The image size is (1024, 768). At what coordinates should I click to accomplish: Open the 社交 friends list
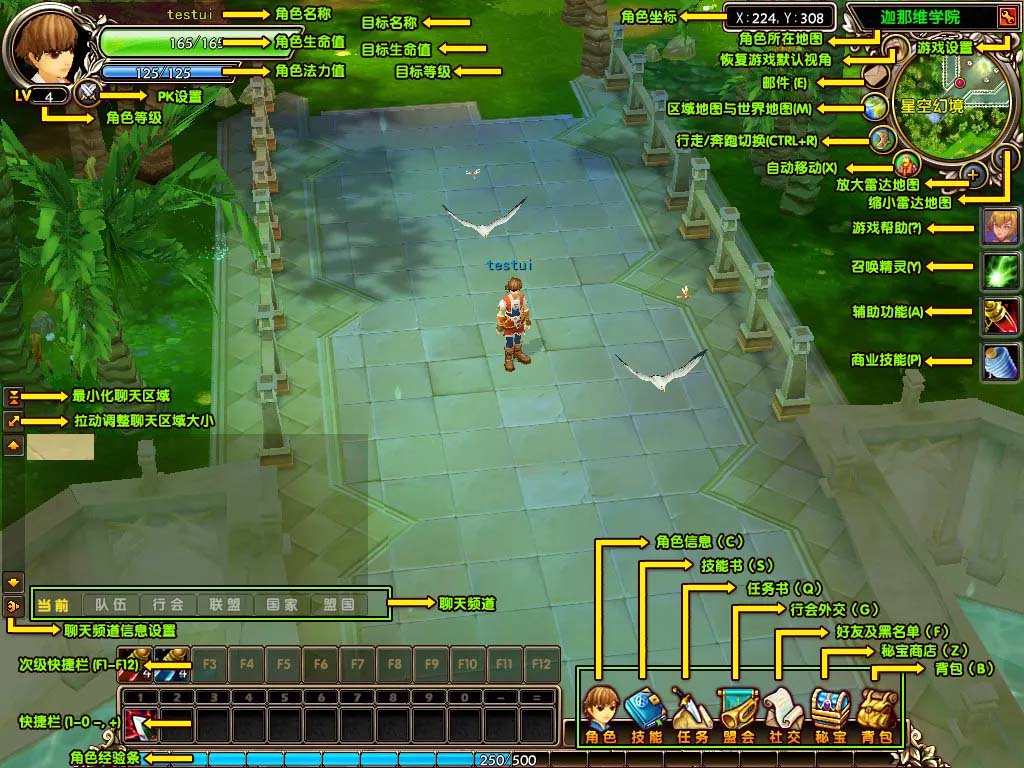782,714
